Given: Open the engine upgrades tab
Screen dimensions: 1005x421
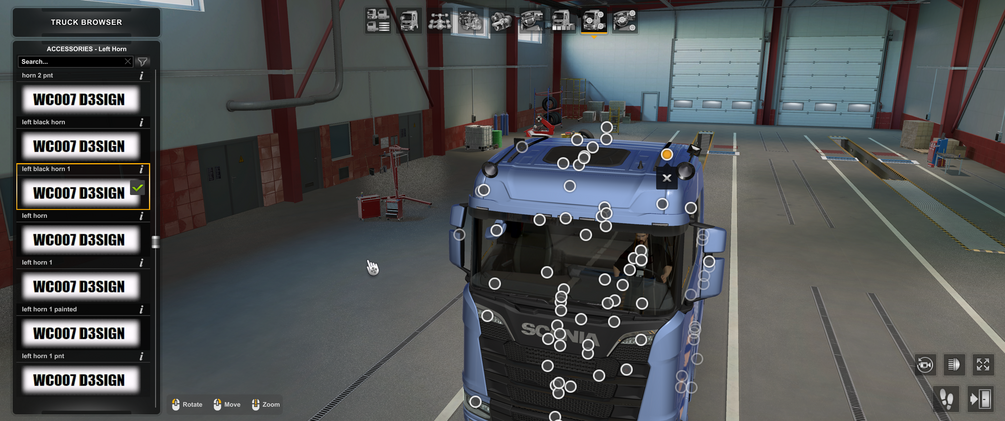Looking at the screenshot, I should (471, 20).
